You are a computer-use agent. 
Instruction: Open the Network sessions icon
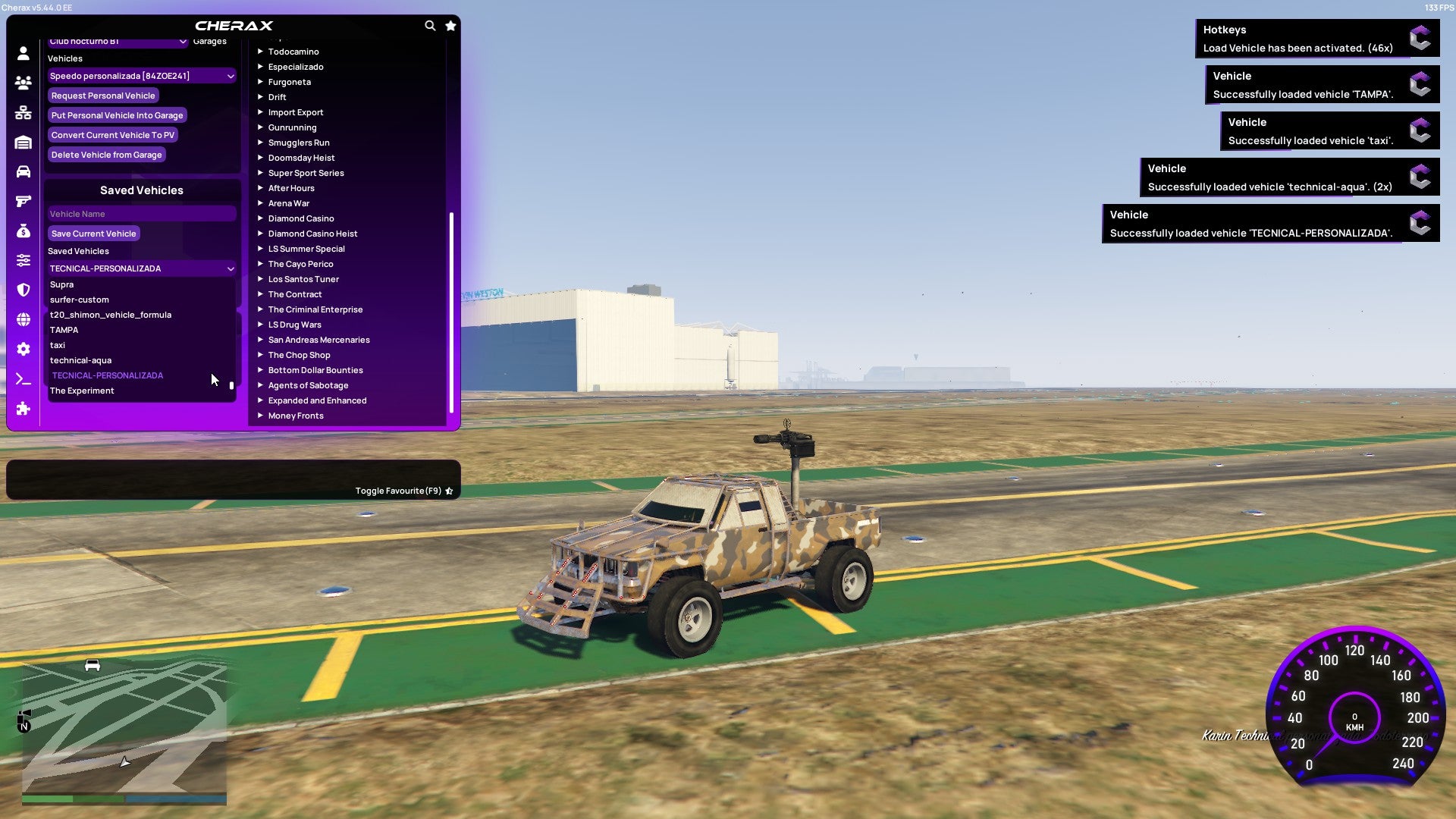click(x=23, y=112)
